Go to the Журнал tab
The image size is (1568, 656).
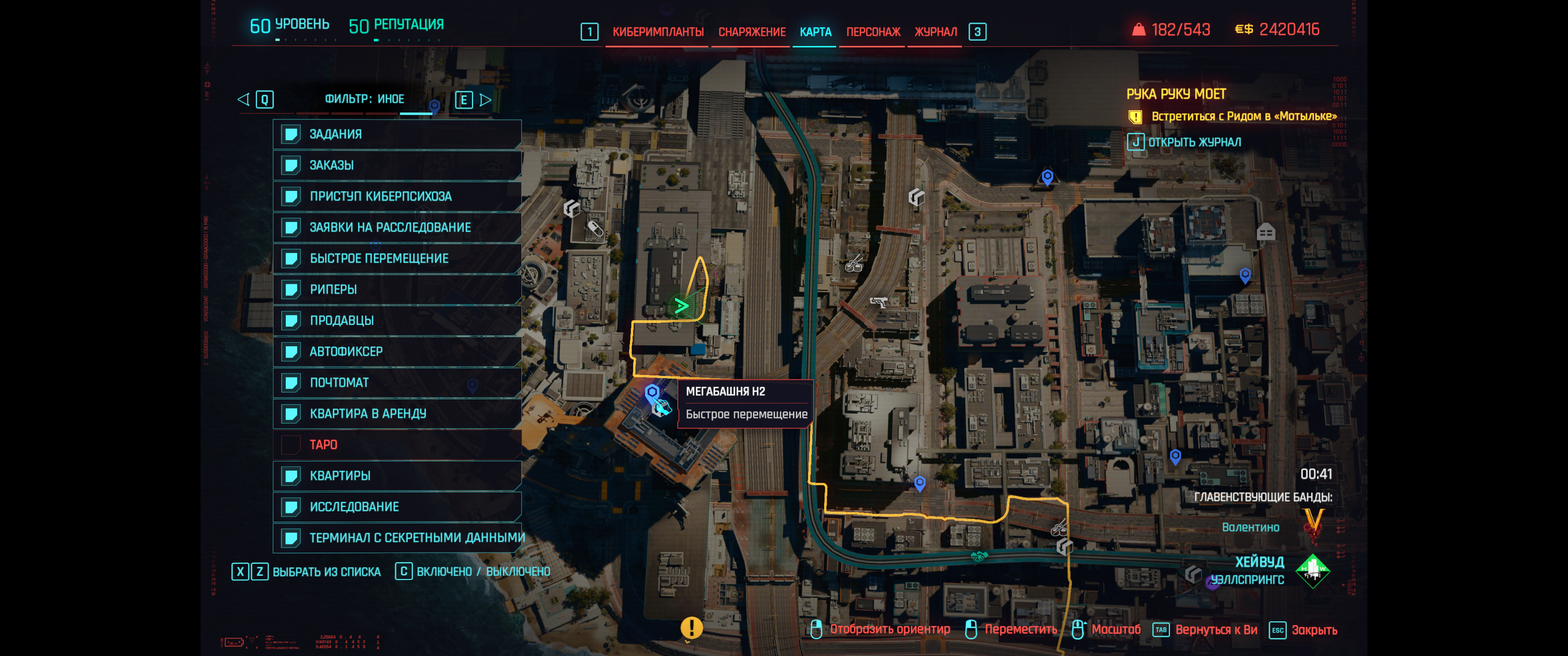tap(936, 31)
